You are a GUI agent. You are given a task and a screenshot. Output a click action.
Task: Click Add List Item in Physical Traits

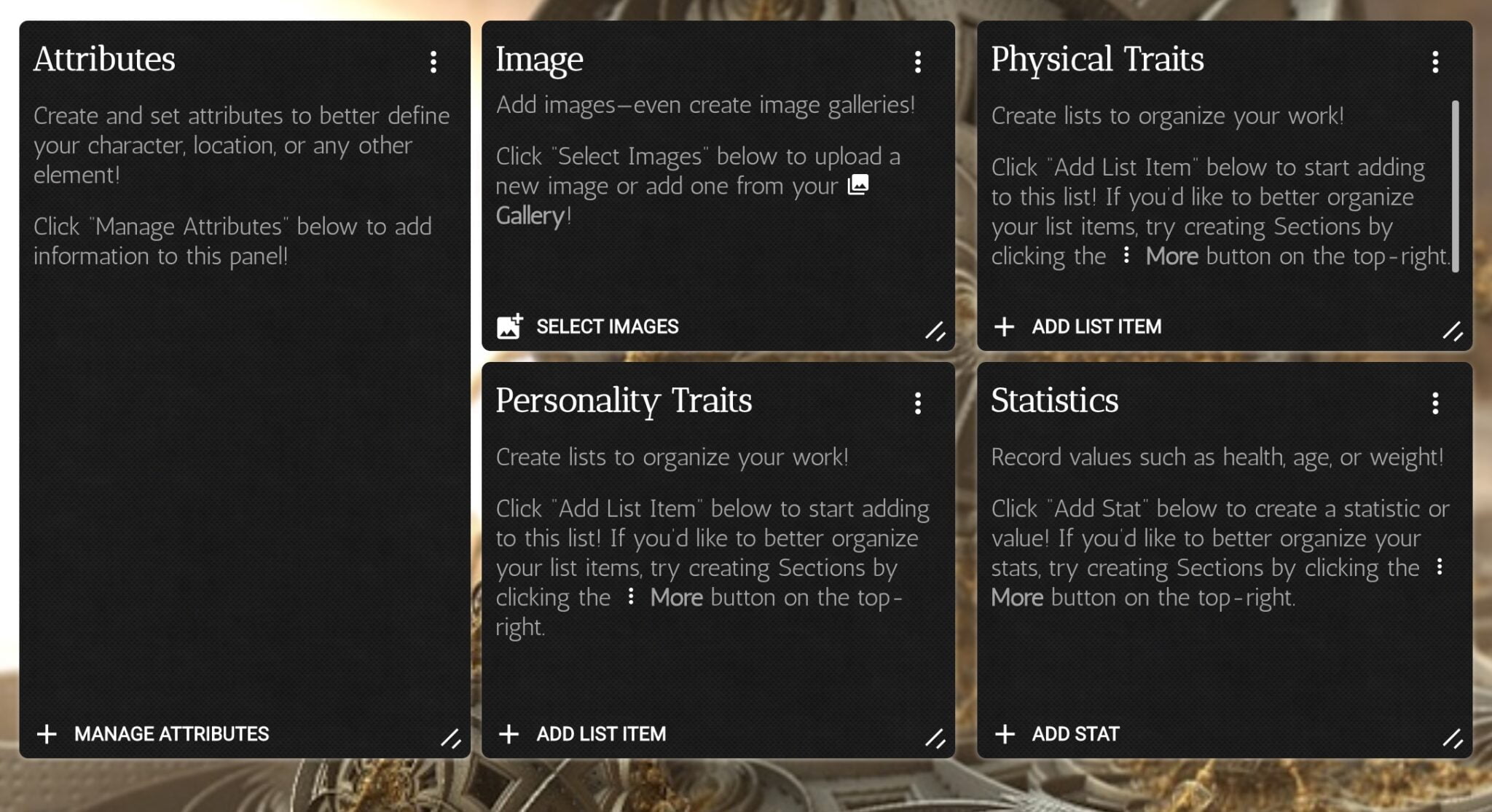[1096, 327]
